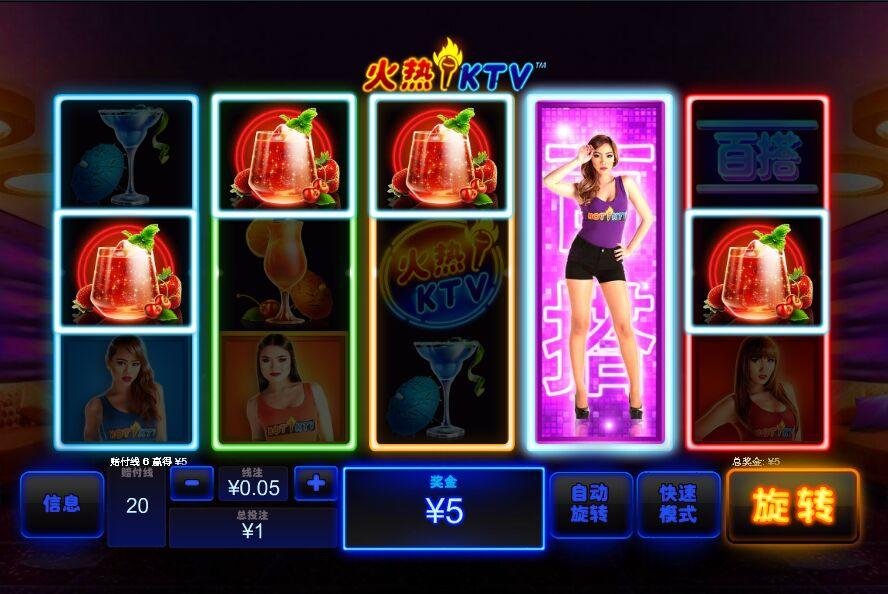Decrease line bet with the minus button
888x594 pixels.
tap(192, 484)
